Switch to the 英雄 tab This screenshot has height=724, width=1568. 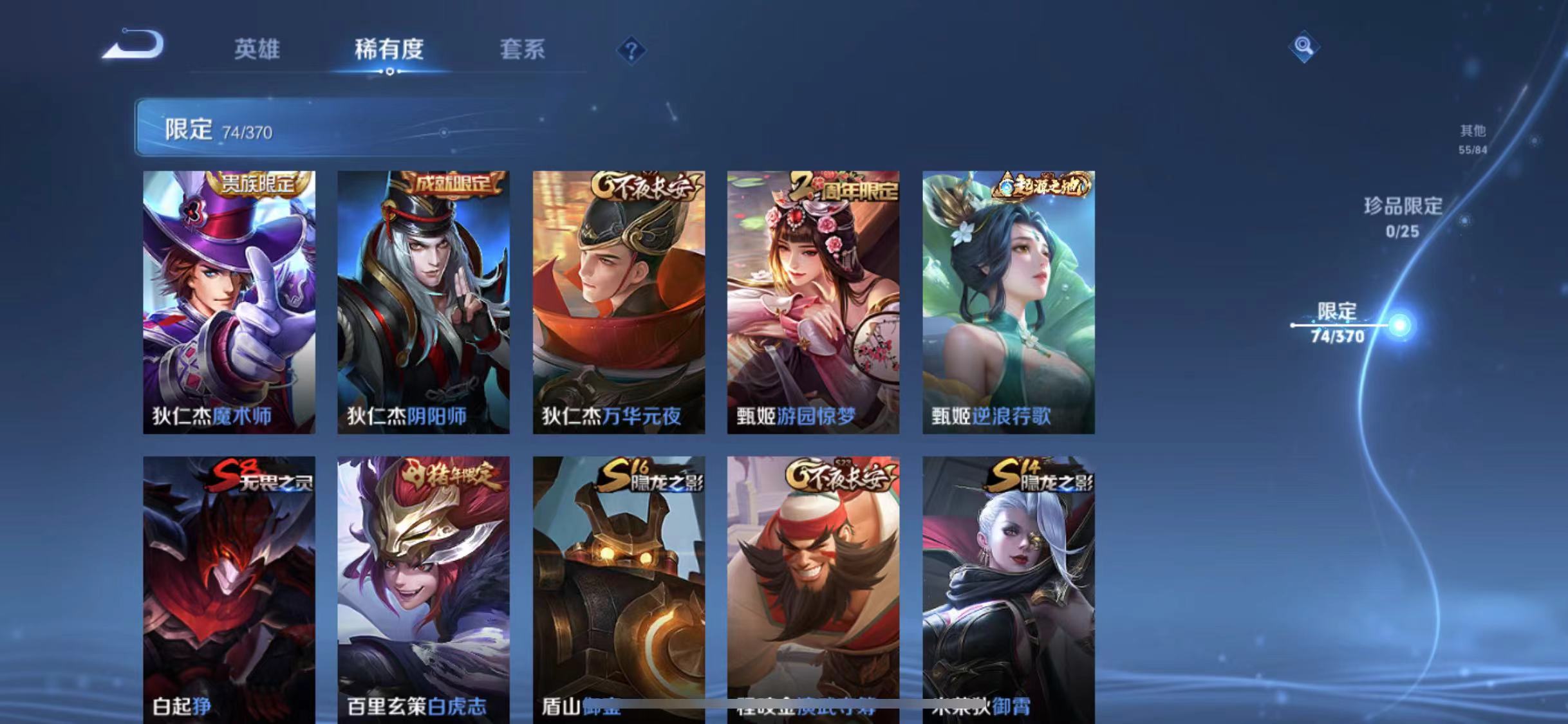click(257, 50)
